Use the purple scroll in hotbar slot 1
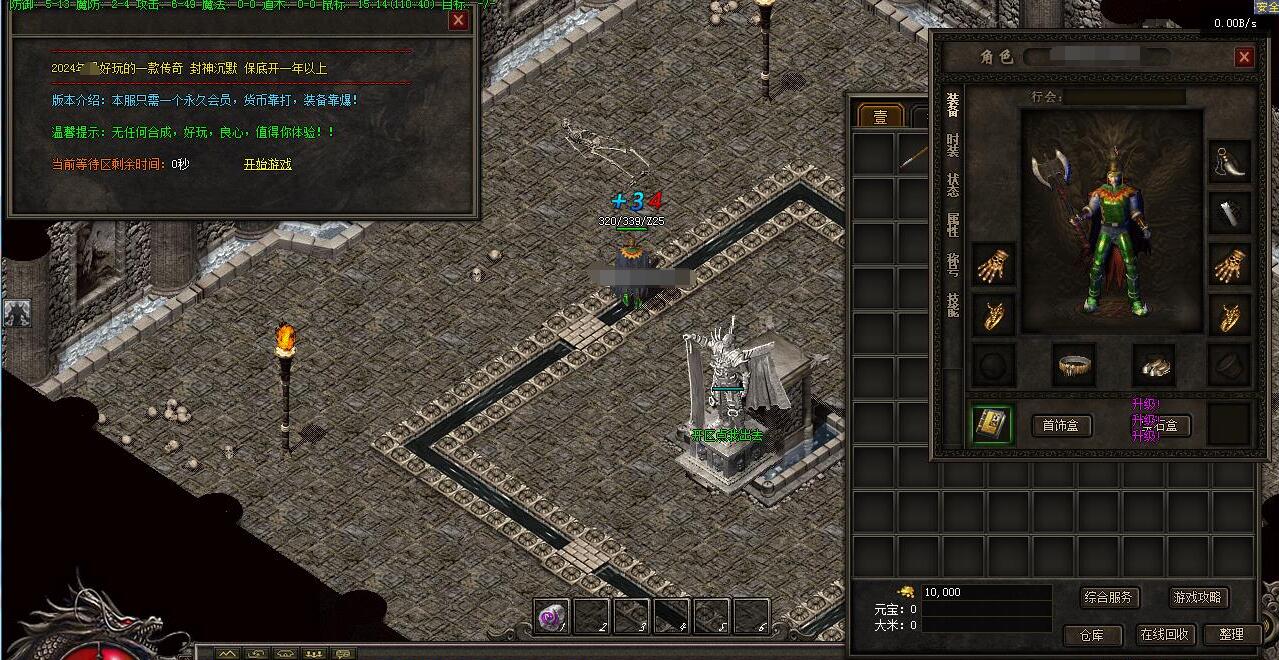 (x=551, y=617)
